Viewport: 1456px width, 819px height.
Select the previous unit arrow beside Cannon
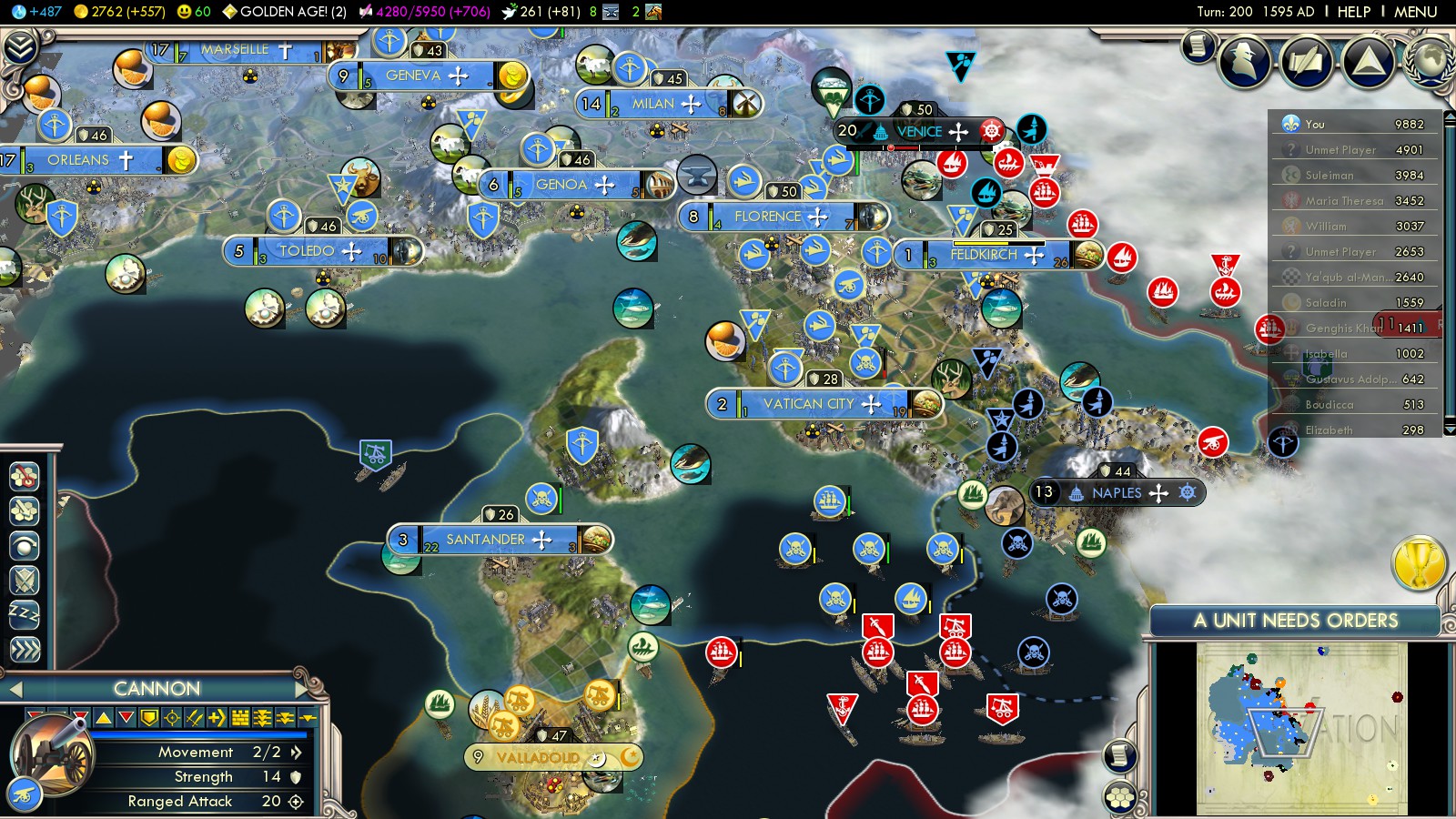tap(15, 690)
